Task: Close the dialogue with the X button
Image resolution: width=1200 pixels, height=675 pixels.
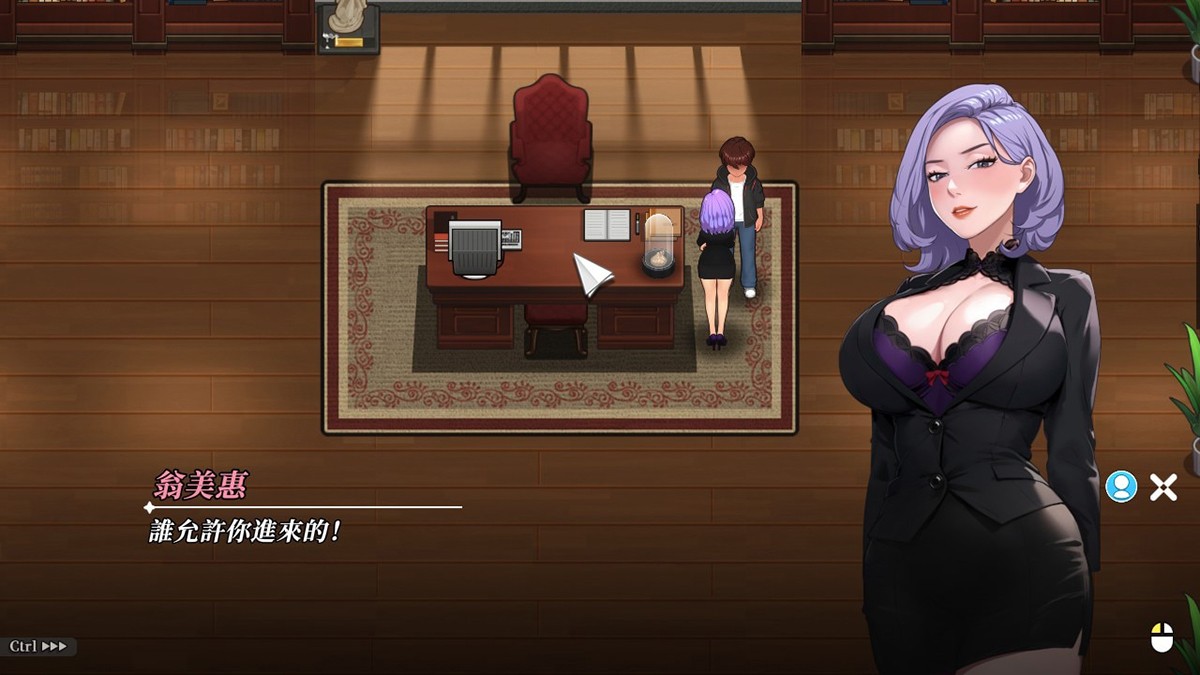Action: tap(1163, 487)
